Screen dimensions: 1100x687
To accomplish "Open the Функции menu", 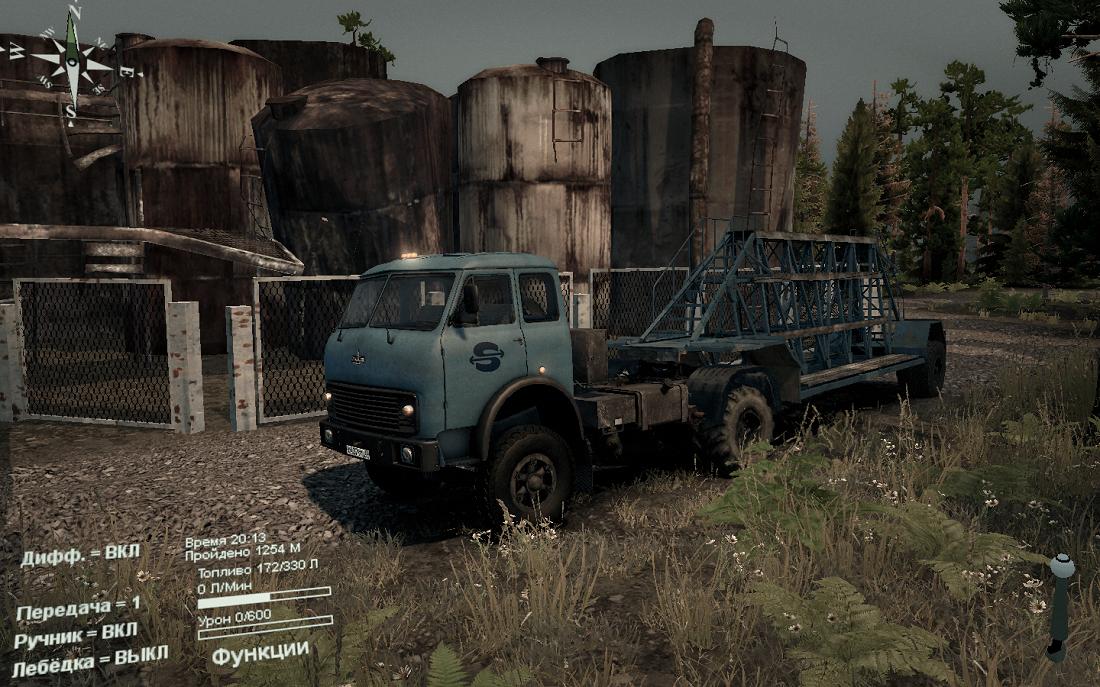I will tap(260, 651).
